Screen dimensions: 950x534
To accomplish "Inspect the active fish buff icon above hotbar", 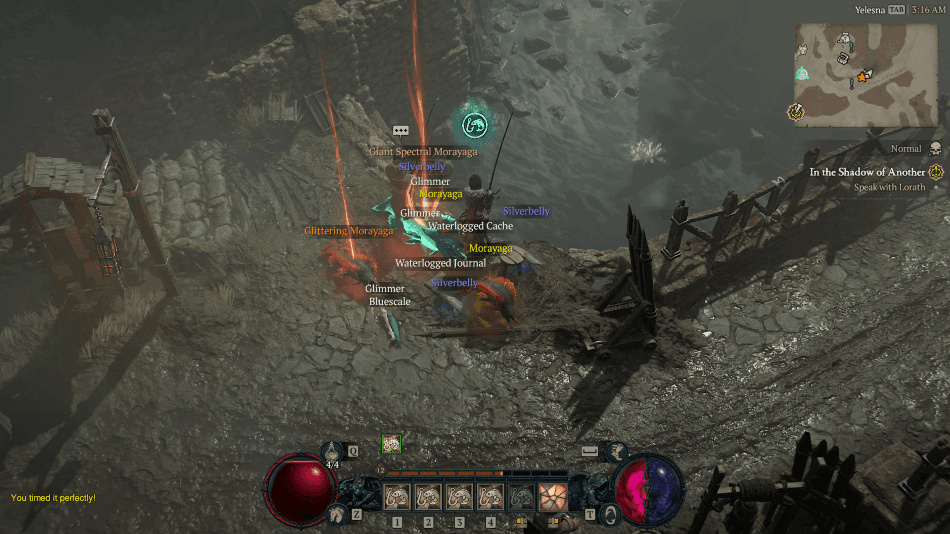I will (x=391, y=444).
